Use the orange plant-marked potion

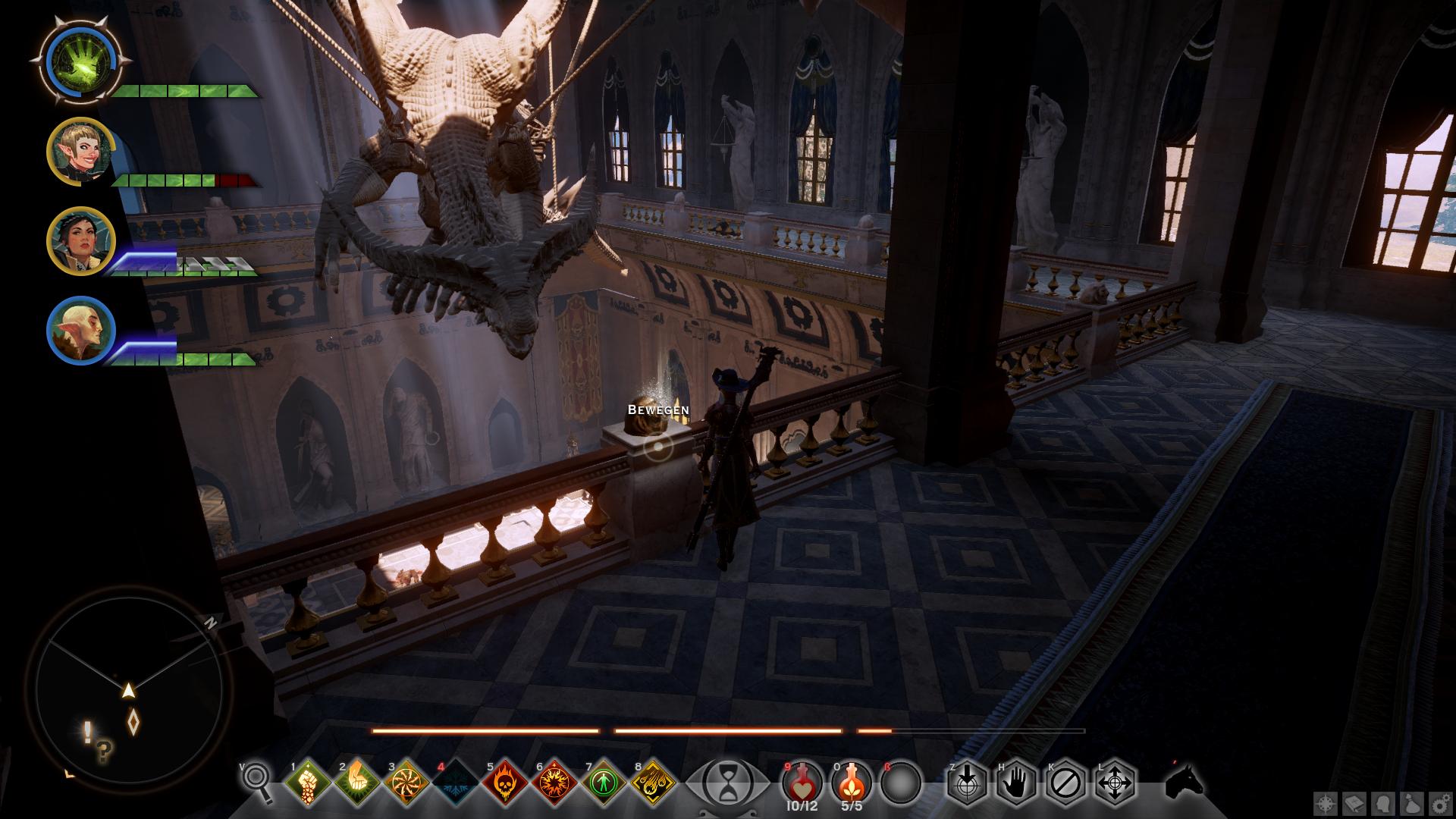coord(852,781)
